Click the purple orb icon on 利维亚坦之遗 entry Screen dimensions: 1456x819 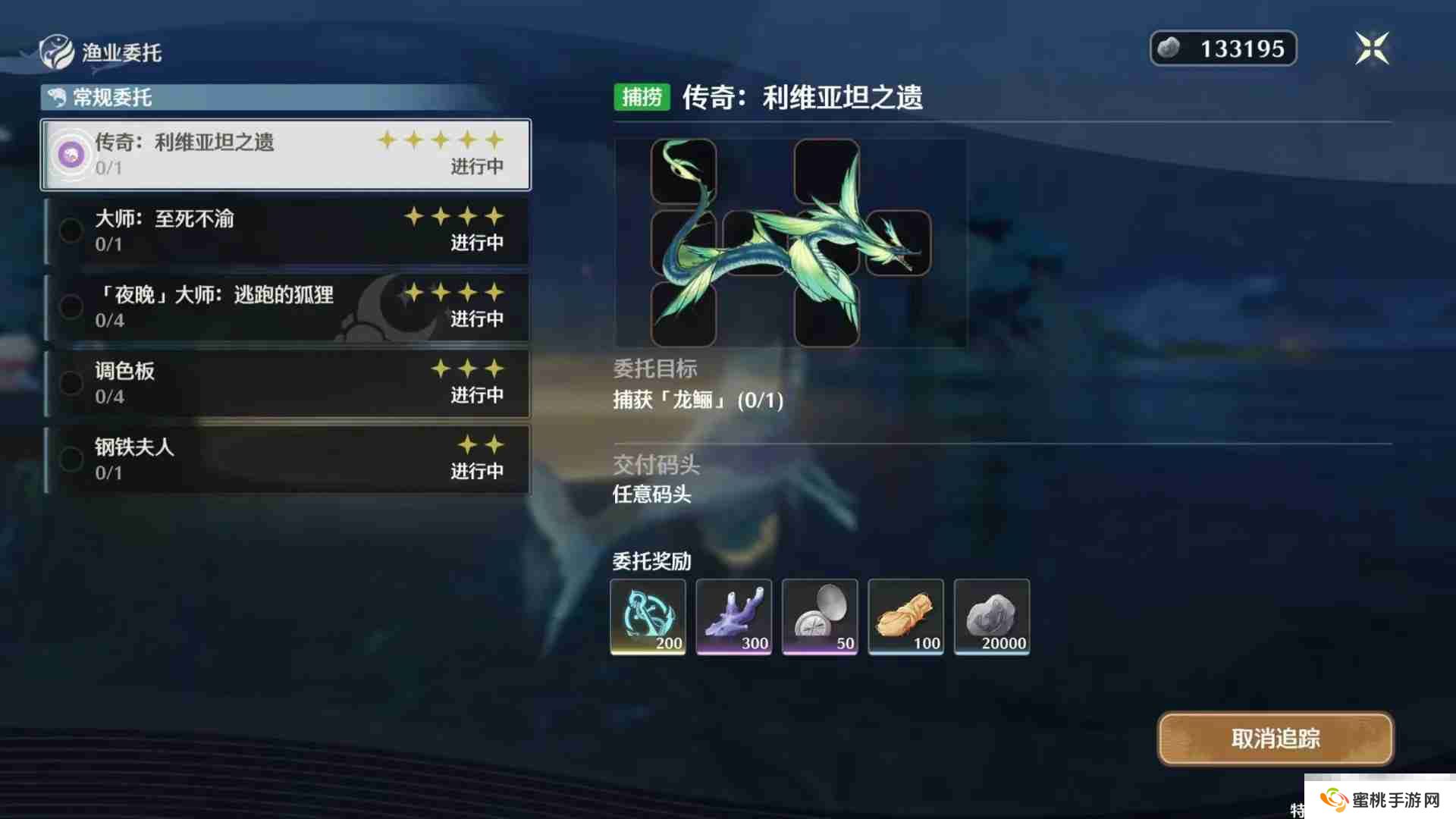[x=71, y=154]
